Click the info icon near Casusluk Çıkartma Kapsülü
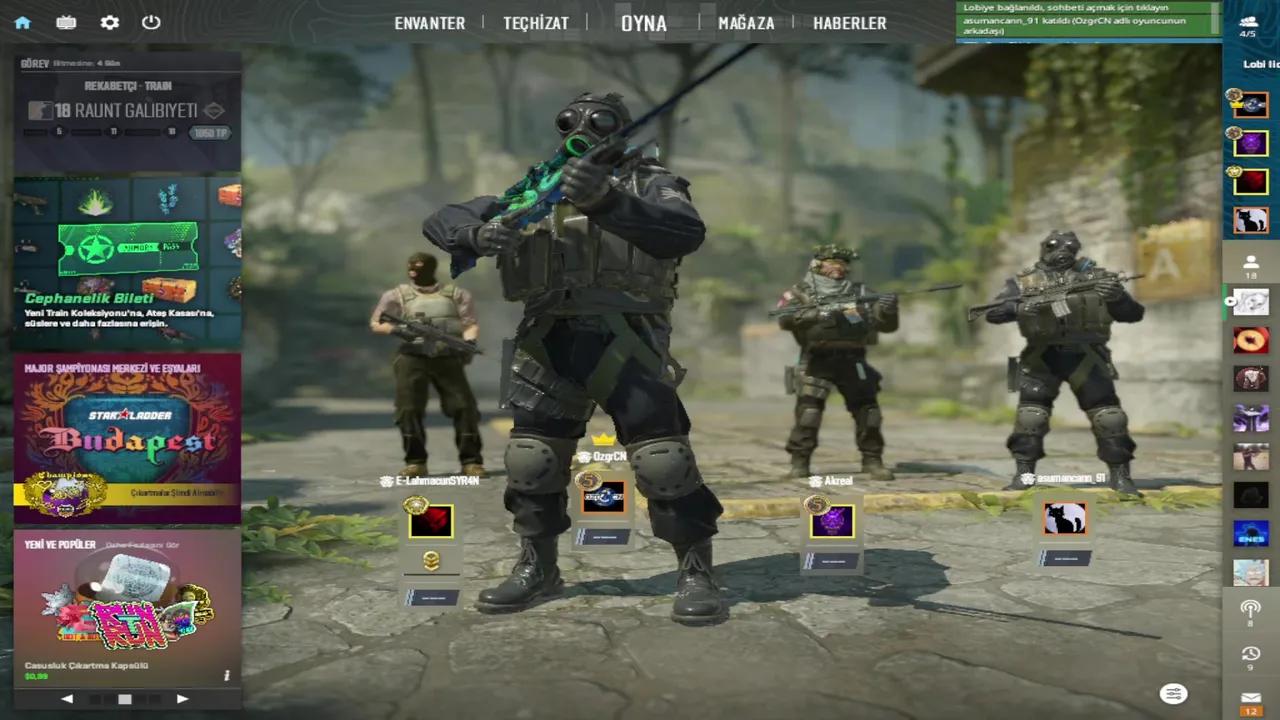 pyautogui.click(x=226, y=675)
